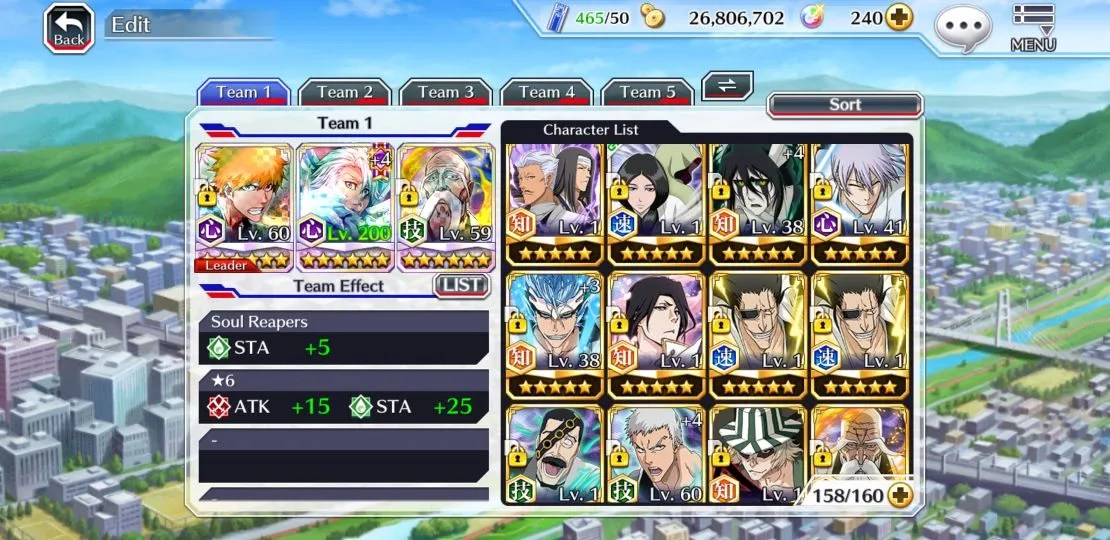Pick the green-striped hat character
This screenshot has width=1110, height=540.
click(x=757, y=455)
